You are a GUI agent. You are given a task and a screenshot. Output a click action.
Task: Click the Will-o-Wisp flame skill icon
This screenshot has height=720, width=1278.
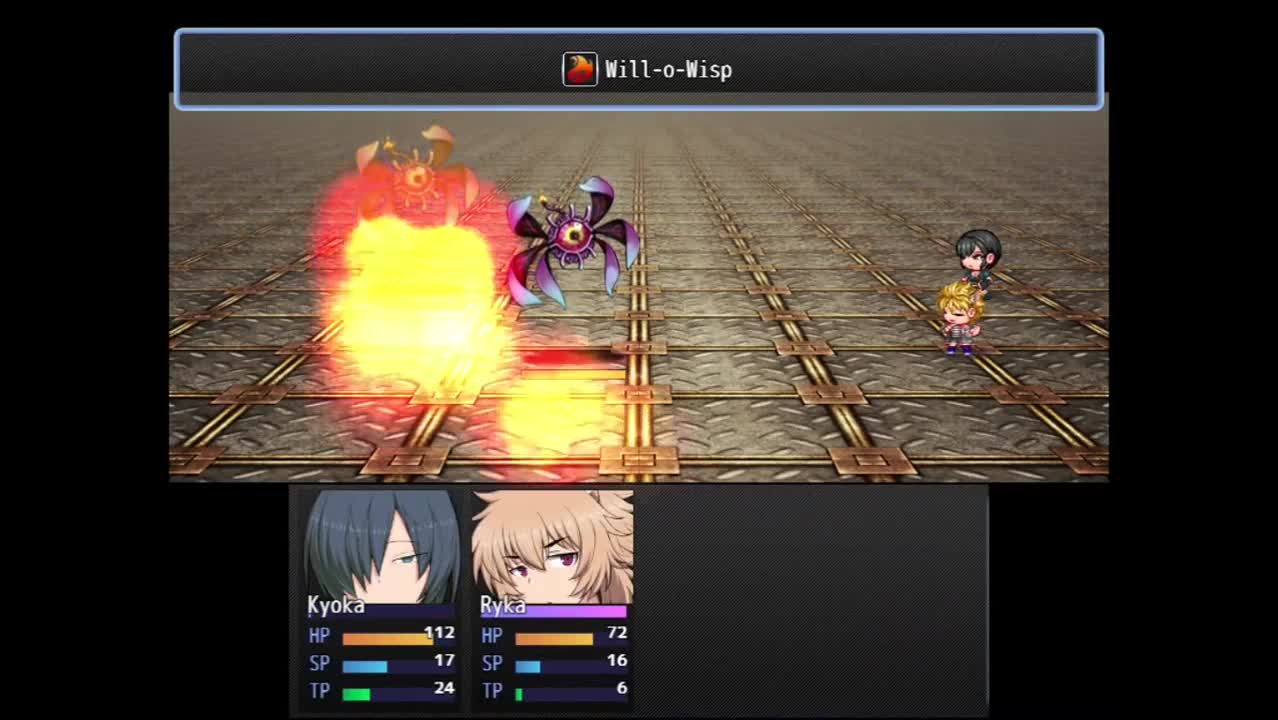(x=580, y=69)
